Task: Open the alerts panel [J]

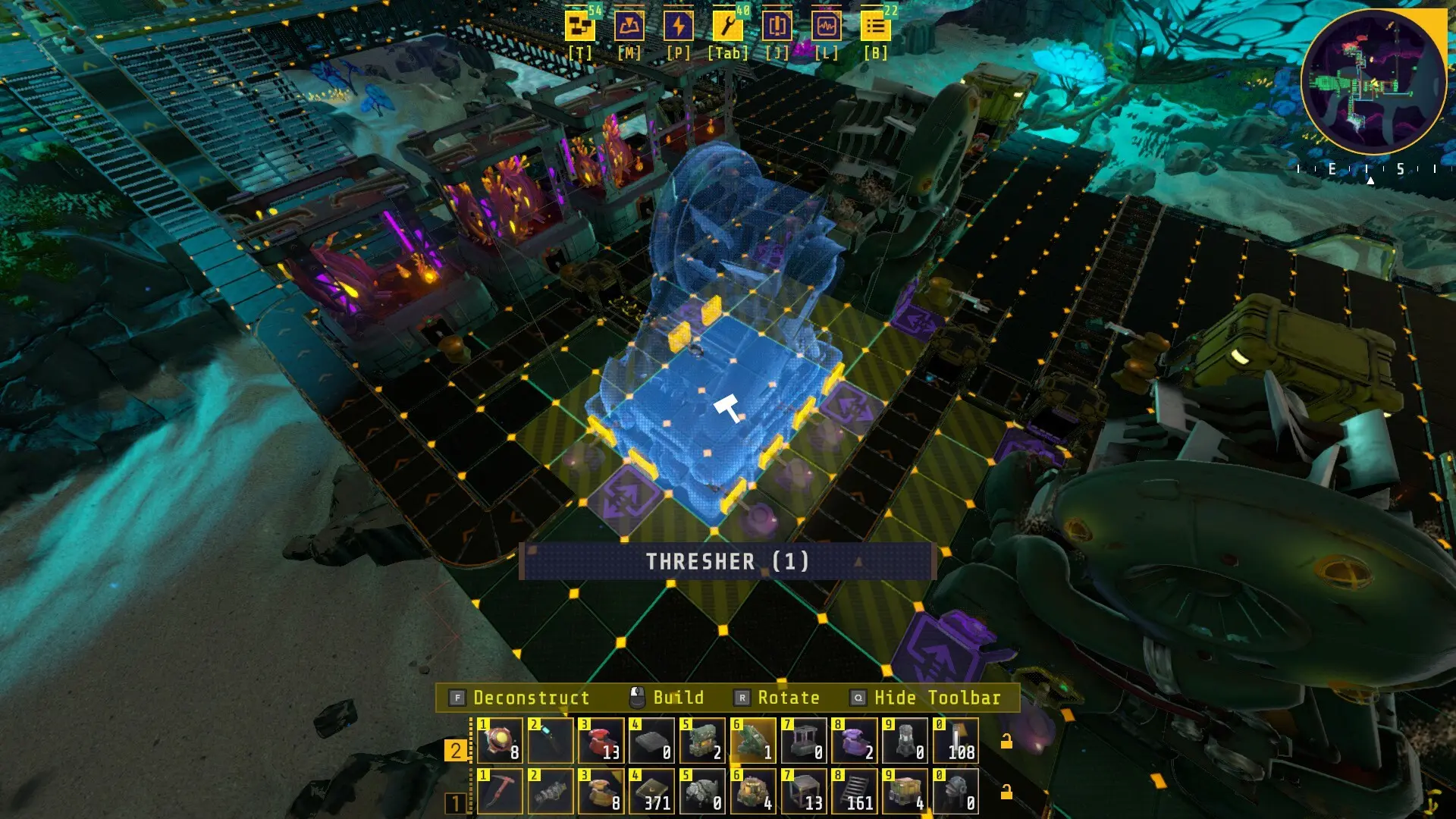Action: coord(776,25)
